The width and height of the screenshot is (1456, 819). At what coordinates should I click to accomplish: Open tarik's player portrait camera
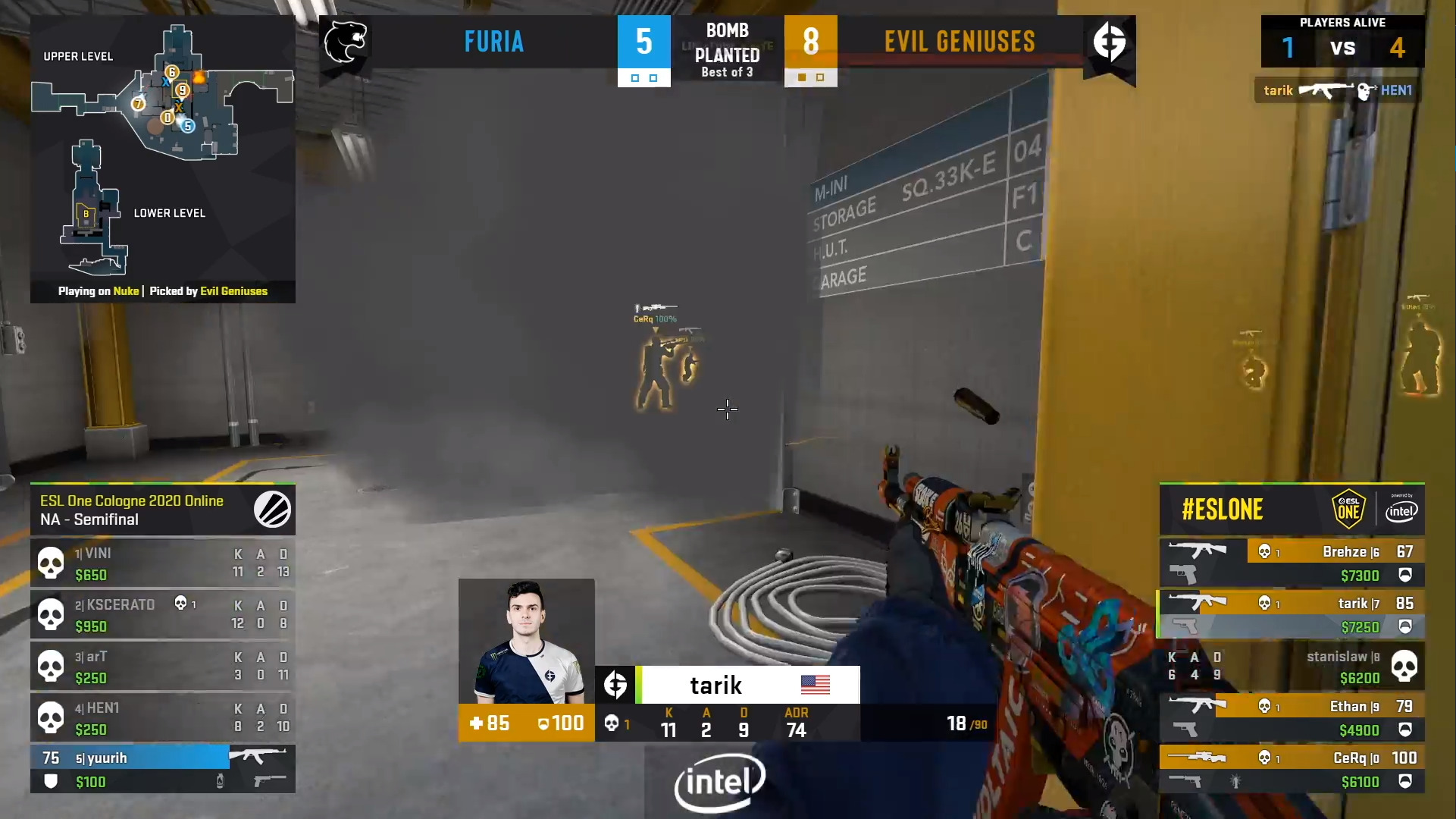[526, 642]
